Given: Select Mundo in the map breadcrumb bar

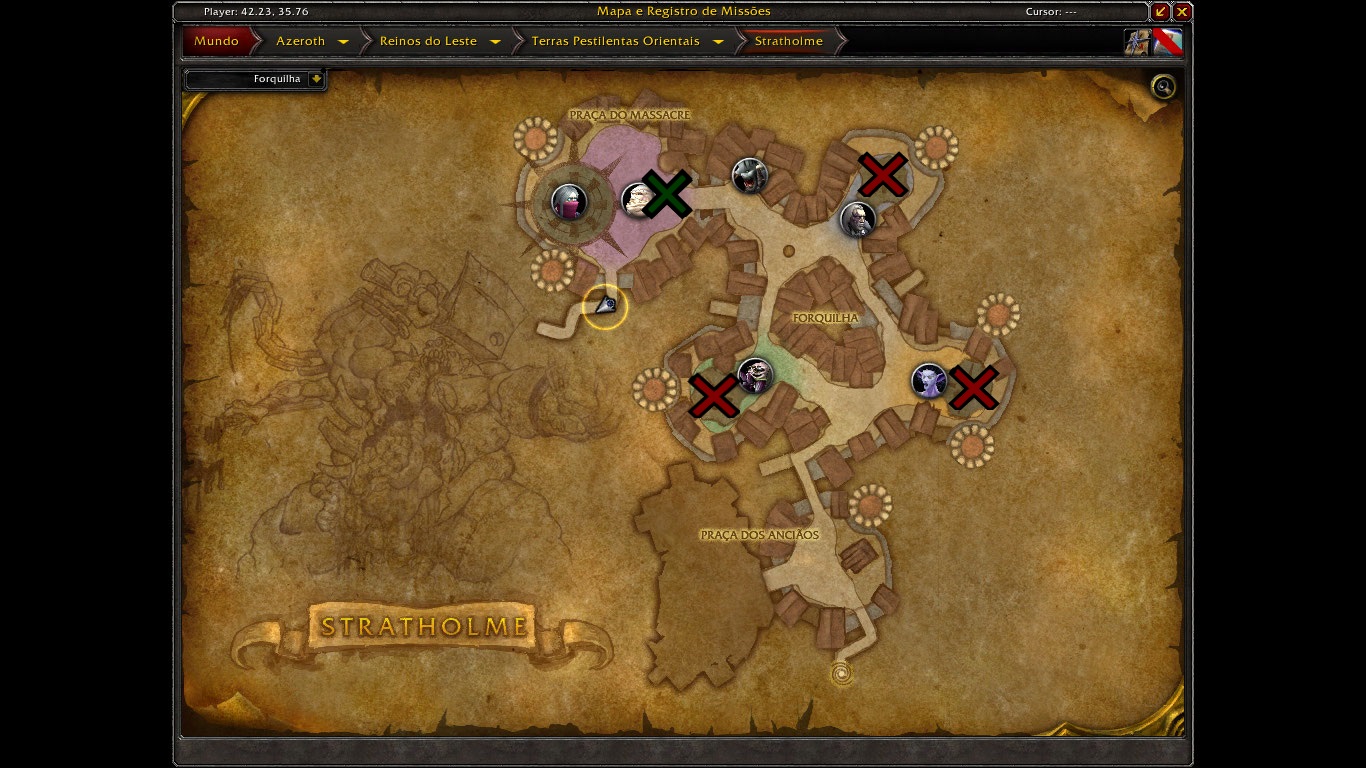Looking at the screenshot, I should pyautogui.click(x=218, y=41).
